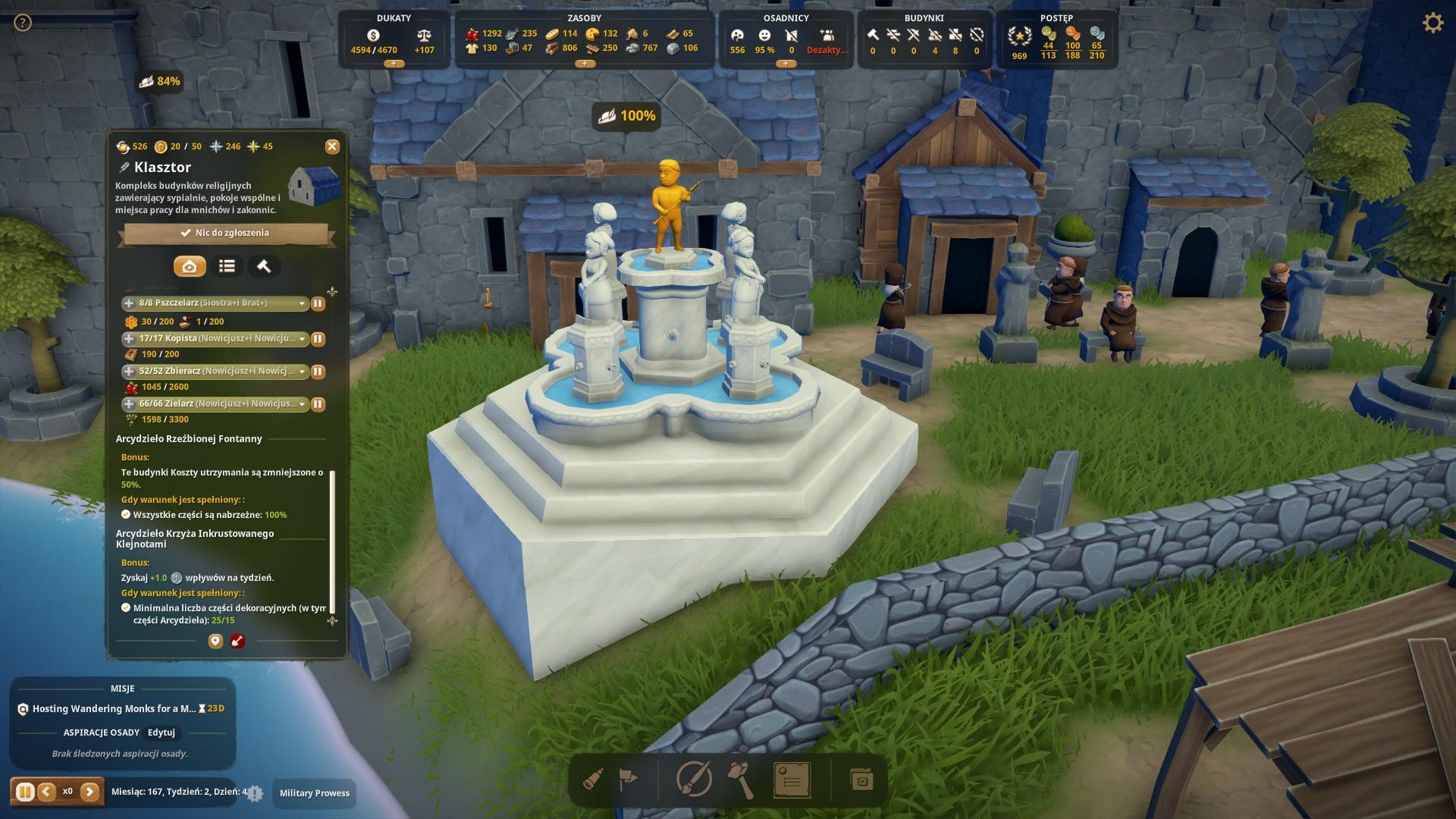
Task: Expand the Zielarz worker row
Action: (x=129, y=404)
